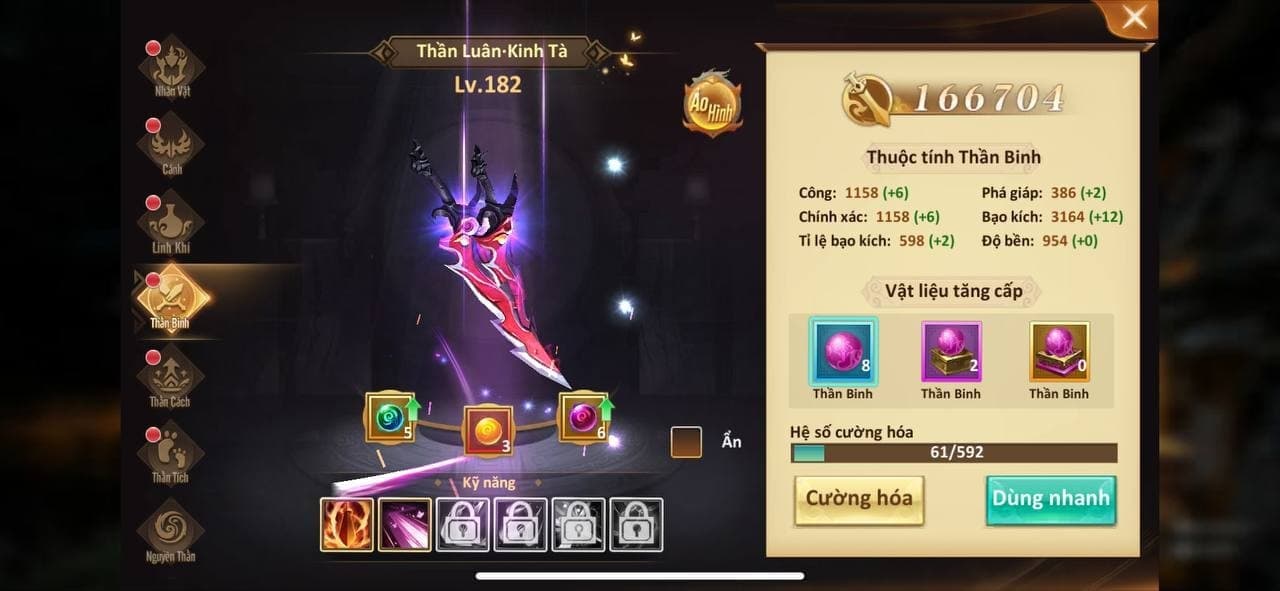The height and width of the screenshot is (591, 1280).
Task: Go to the Thần Tích tab
Action: tap(171, 453)
